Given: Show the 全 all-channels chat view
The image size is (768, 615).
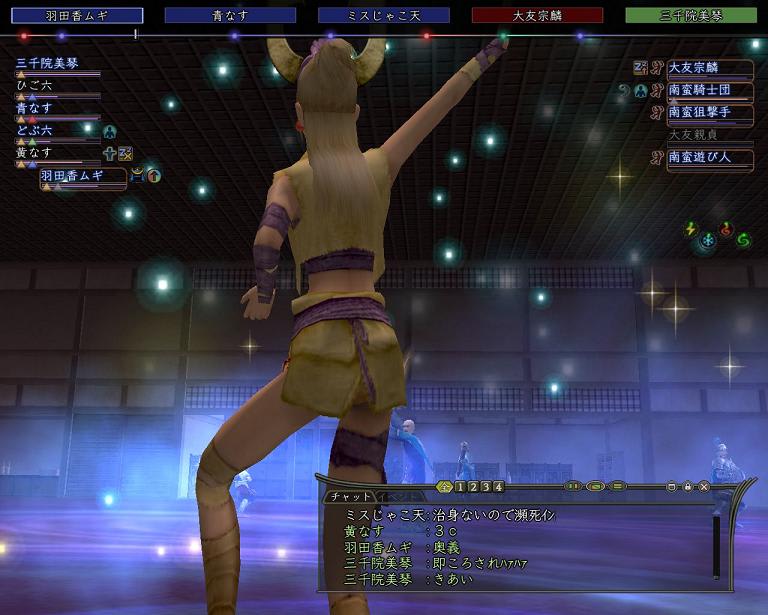Looking at the screenshot, I should (x=444, y=487).
